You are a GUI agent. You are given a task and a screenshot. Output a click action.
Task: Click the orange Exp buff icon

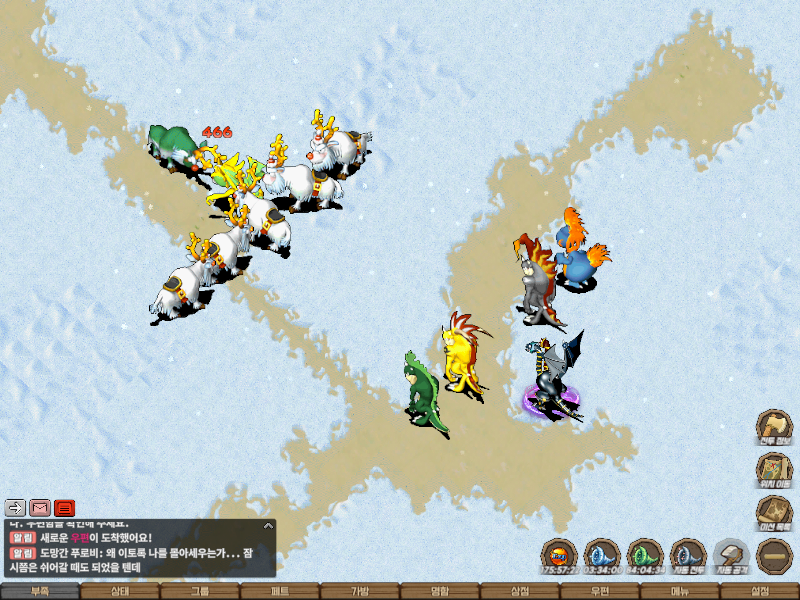pyautogui.click(x=560, y=554)
